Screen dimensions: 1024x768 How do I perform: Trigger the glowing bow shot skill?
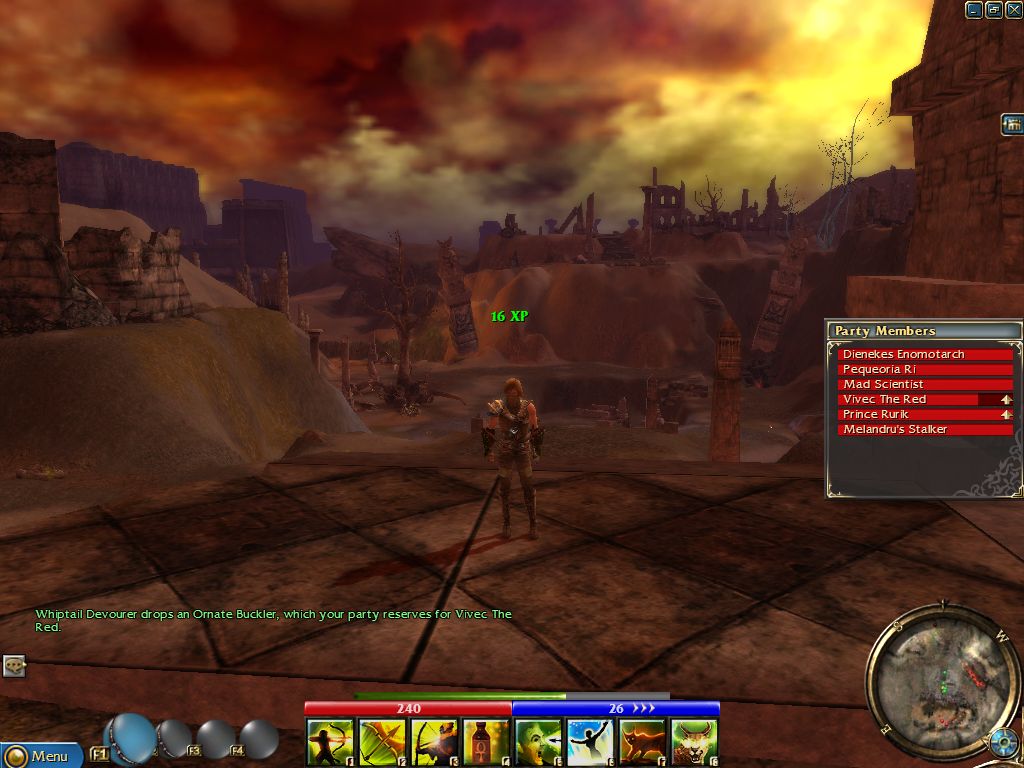pyautogui.click(x=434, y=742)
